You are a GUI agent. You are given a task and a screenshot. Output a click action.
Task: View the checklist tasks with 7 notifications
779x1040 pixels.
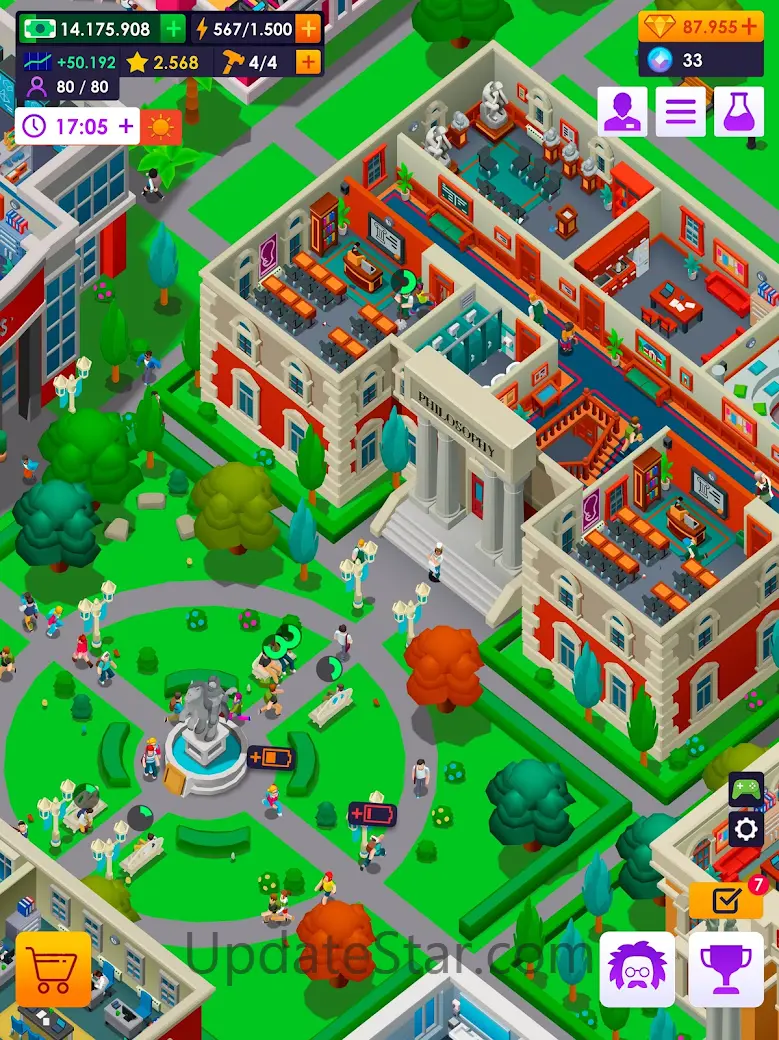click(726, 900)
